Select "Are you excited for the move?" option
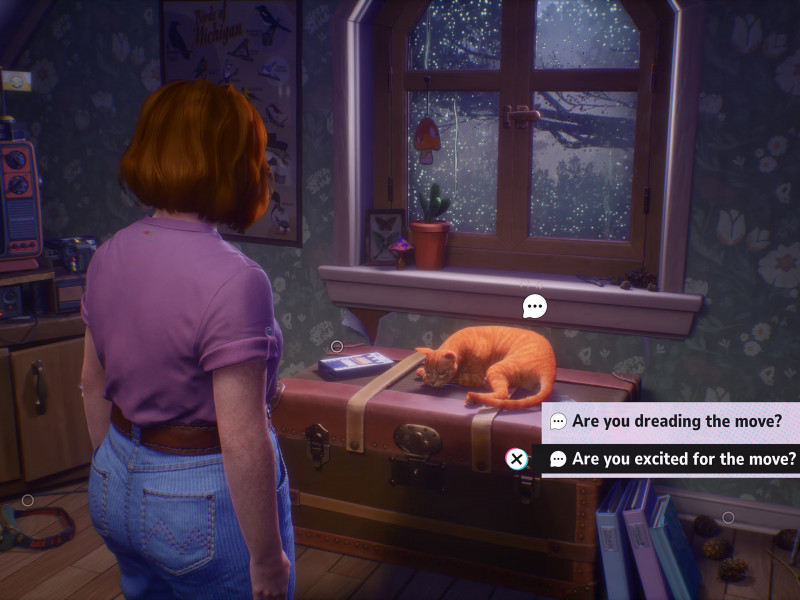This screenshot has height=600, width=800. pyautogui.click(x=672, y=459)
